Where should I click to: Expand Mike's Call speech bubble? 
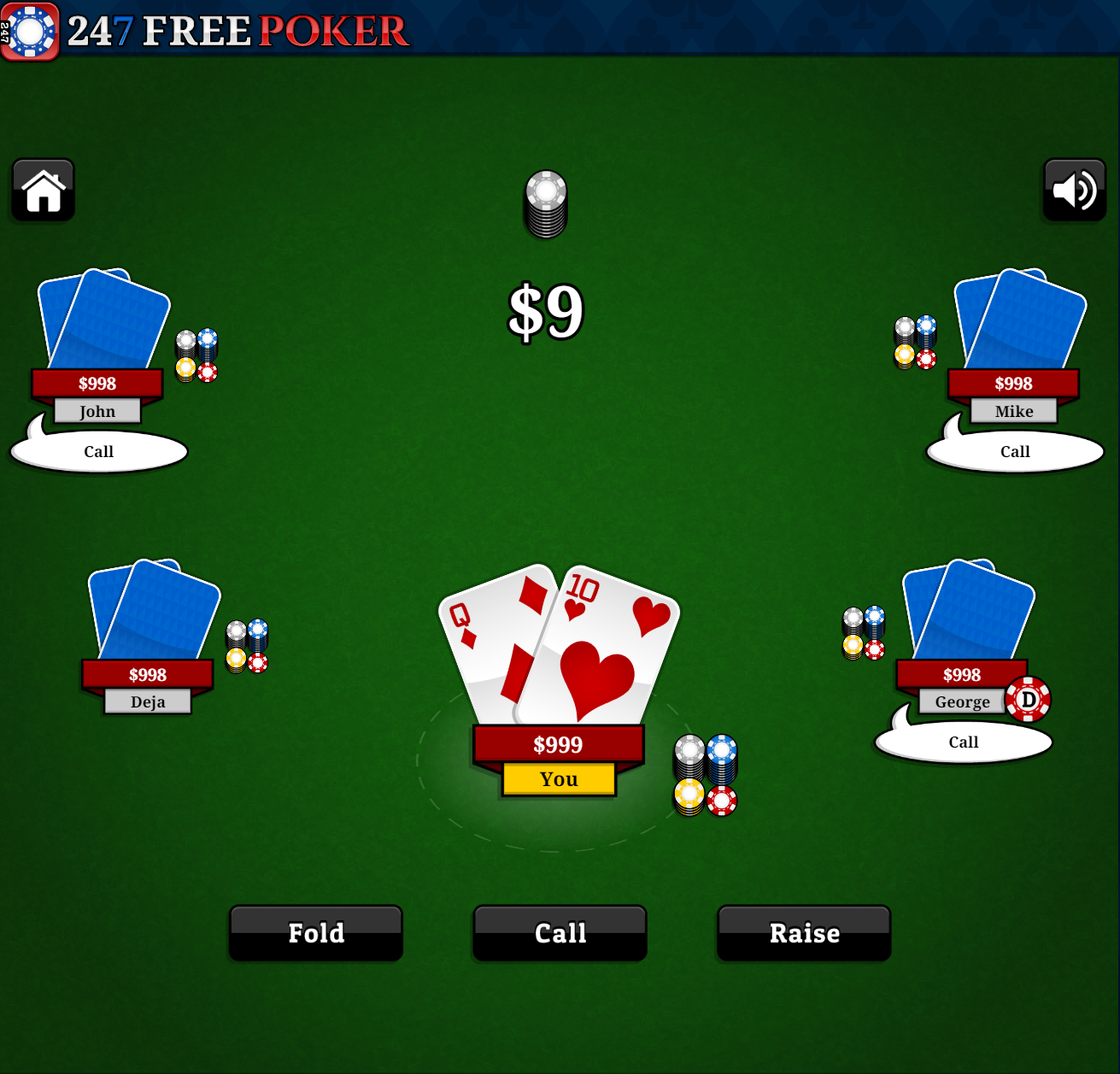1014,450
